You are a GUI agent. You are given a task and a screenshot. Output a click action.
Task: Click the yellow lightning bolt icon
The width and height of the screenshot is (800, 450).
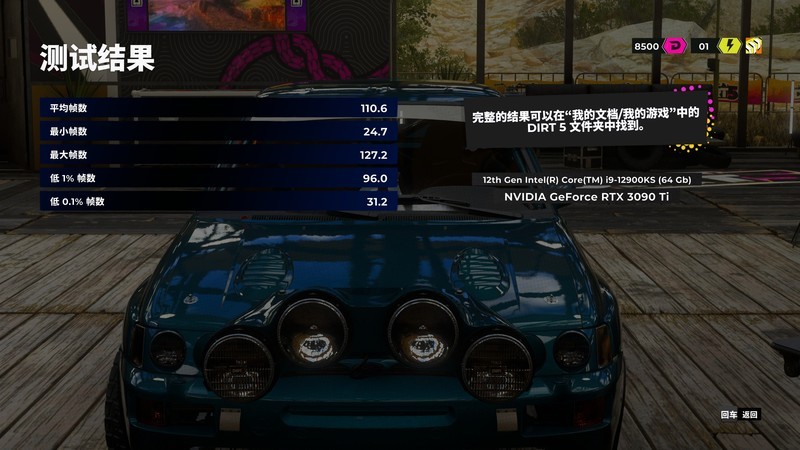pyautogui.click(x=730, y=46)
